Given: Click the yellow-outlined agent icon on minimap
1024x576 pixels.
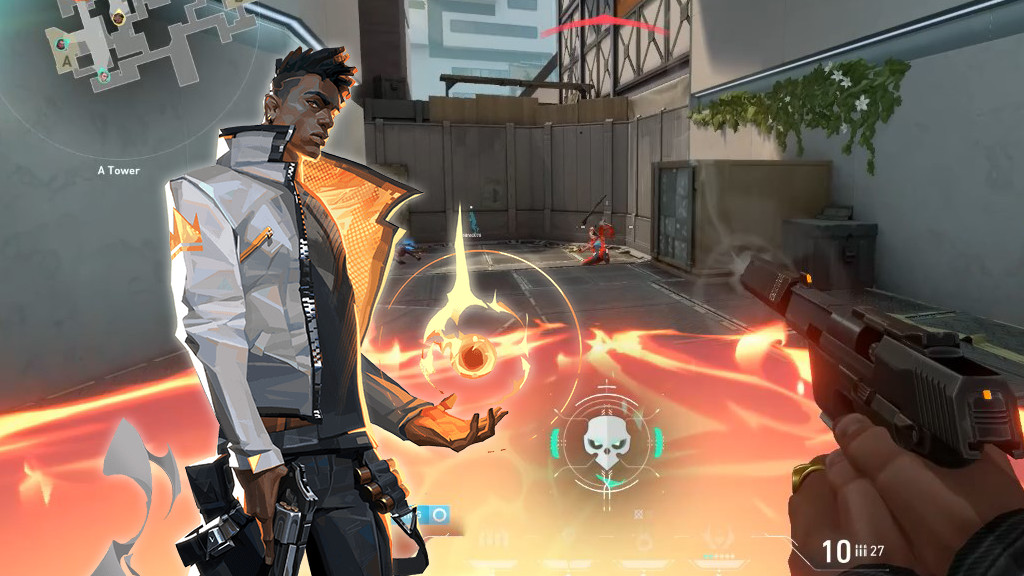Looking at the screenshot, I should click(x=118, y=17).
